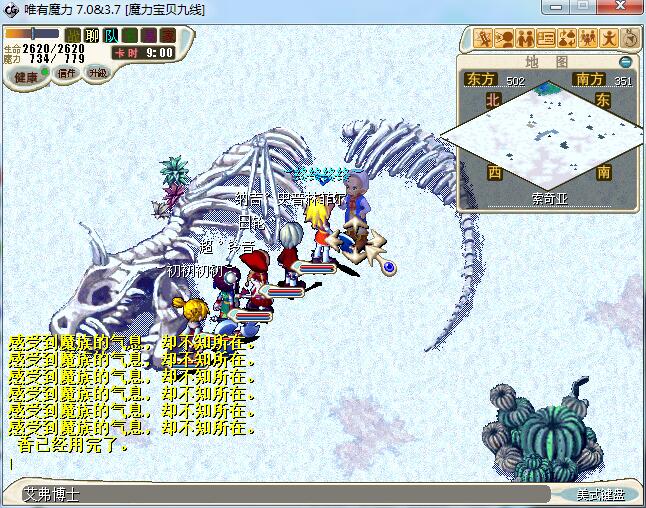Click the trade icon with exchange arrows
Screen dimensions: 646x508
pos(567,39)
